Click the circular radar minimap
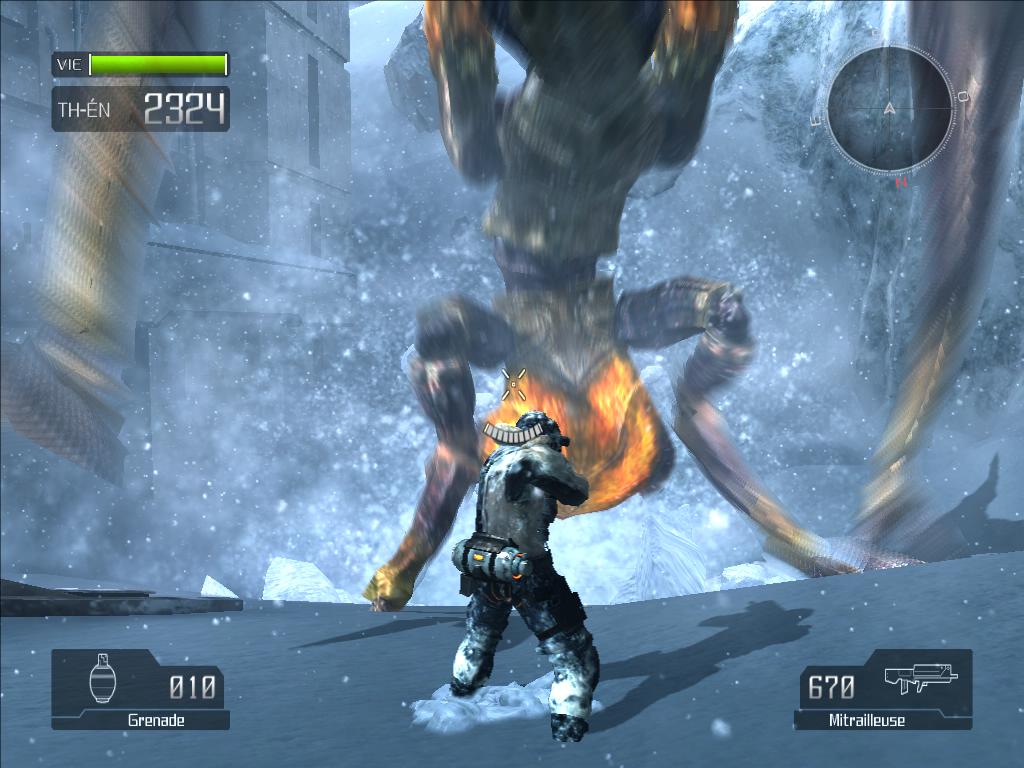The height and width of the screenshot is (768, 1024). 889,109
